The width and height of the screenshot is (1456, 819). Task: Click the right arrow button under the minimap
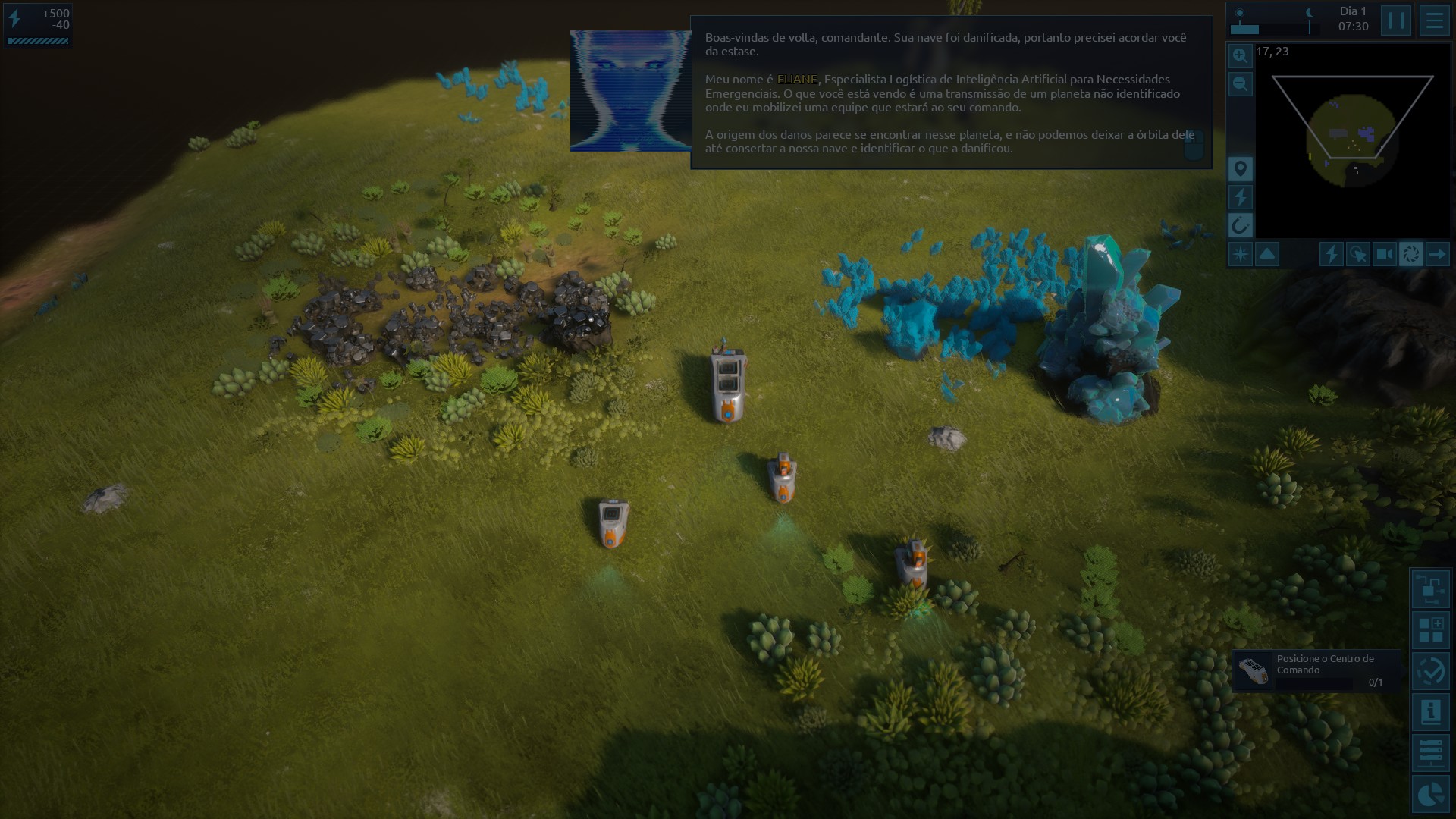[1437, 254]
